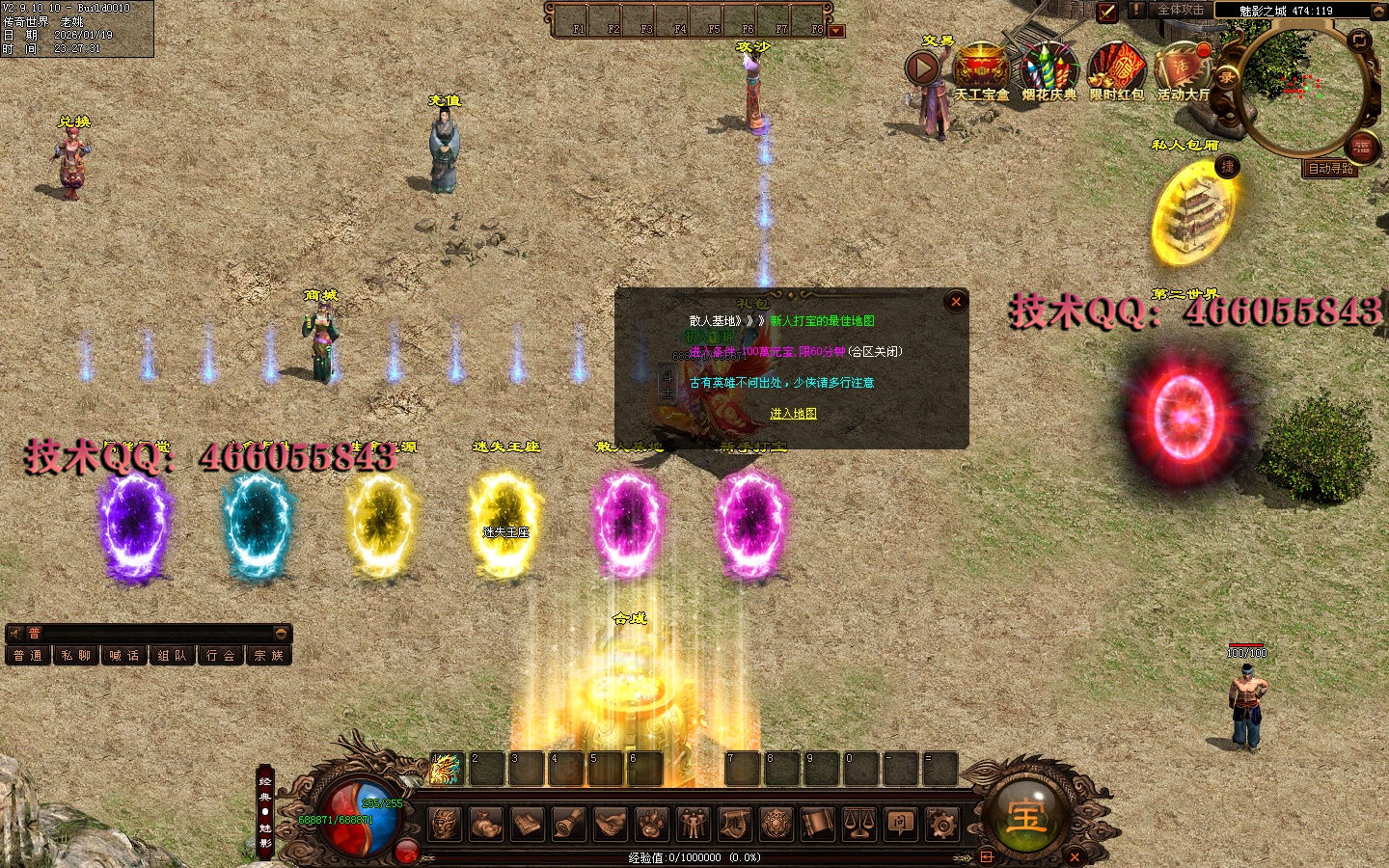Image resolution: width=1389 pixels, height=868 pixels.
Task: Switch to the 喊话 shout channel
Action: pyautogui.click(x=123, y=656)
